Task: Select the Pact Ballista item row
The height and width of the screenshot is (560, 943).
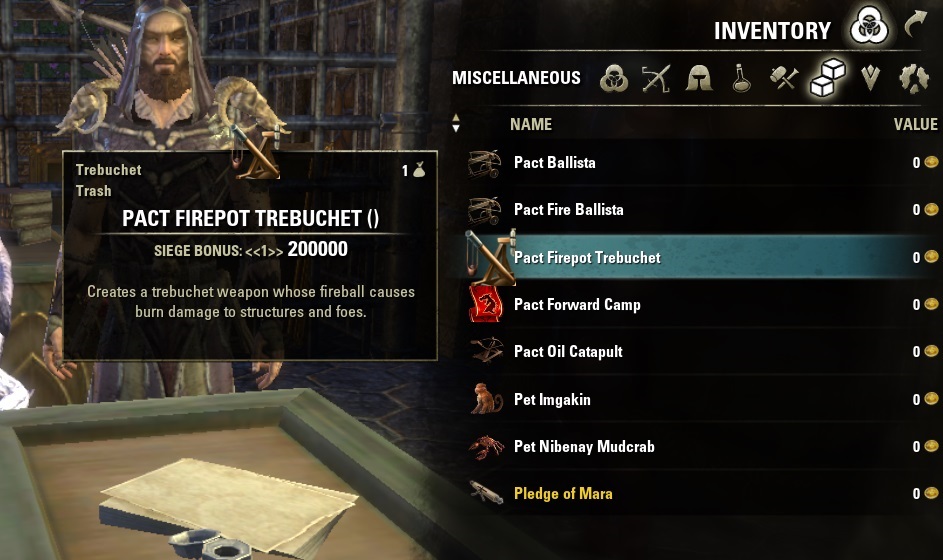Action: pos(554,162)
